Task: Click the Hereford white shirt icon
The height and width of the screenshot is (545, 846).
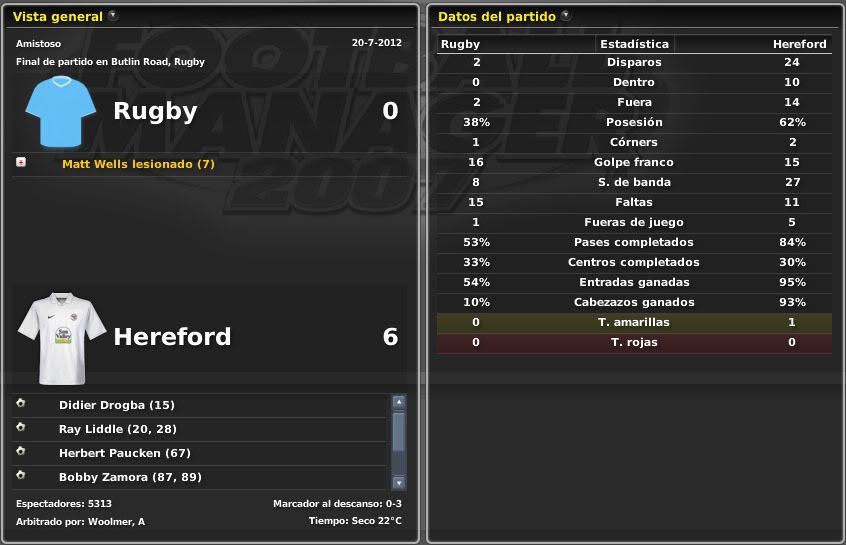Action: [62, 339]
